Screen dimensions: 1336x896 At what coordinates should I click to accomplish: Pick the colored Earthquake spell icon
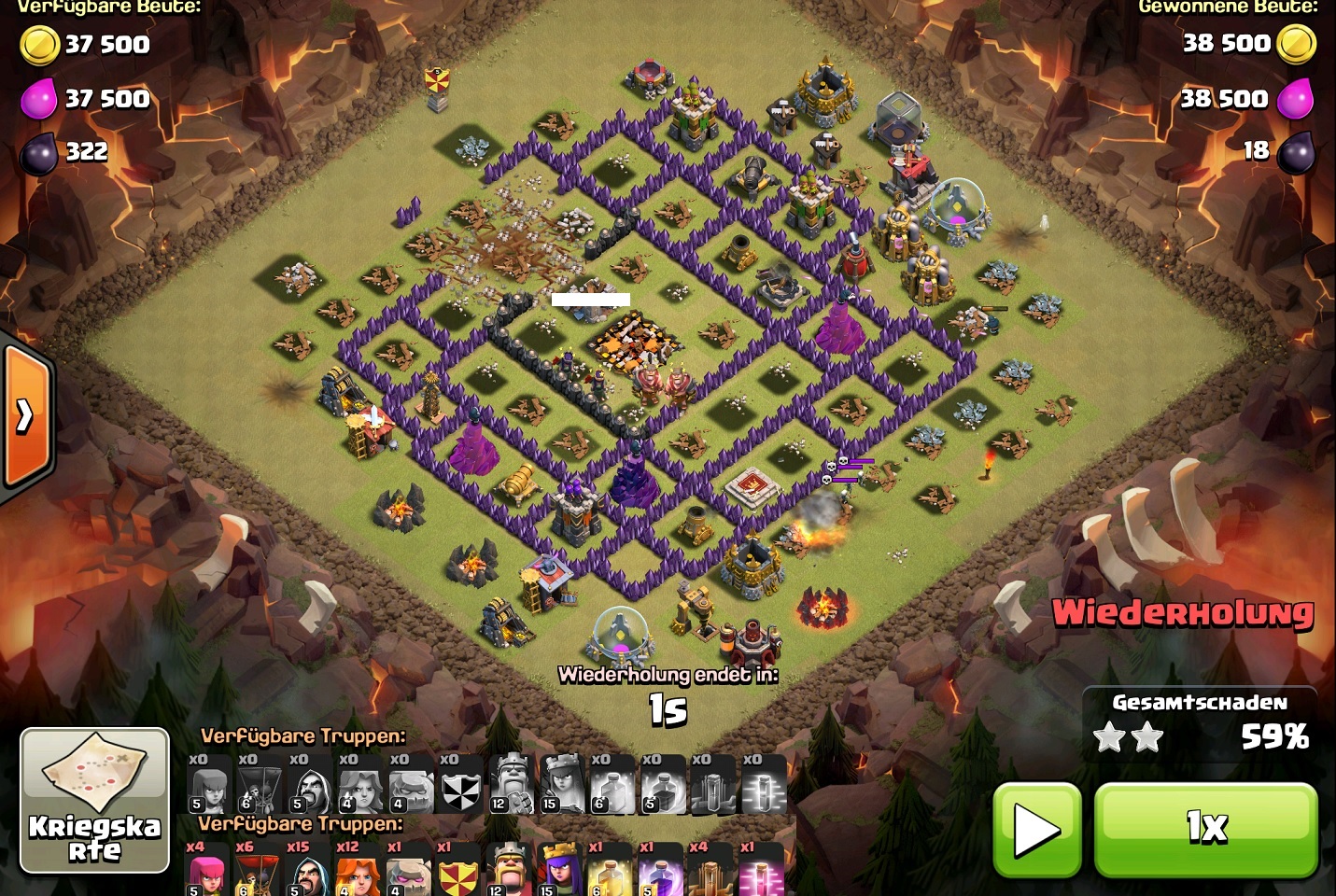pyautogui.click(x=711, y=870)
